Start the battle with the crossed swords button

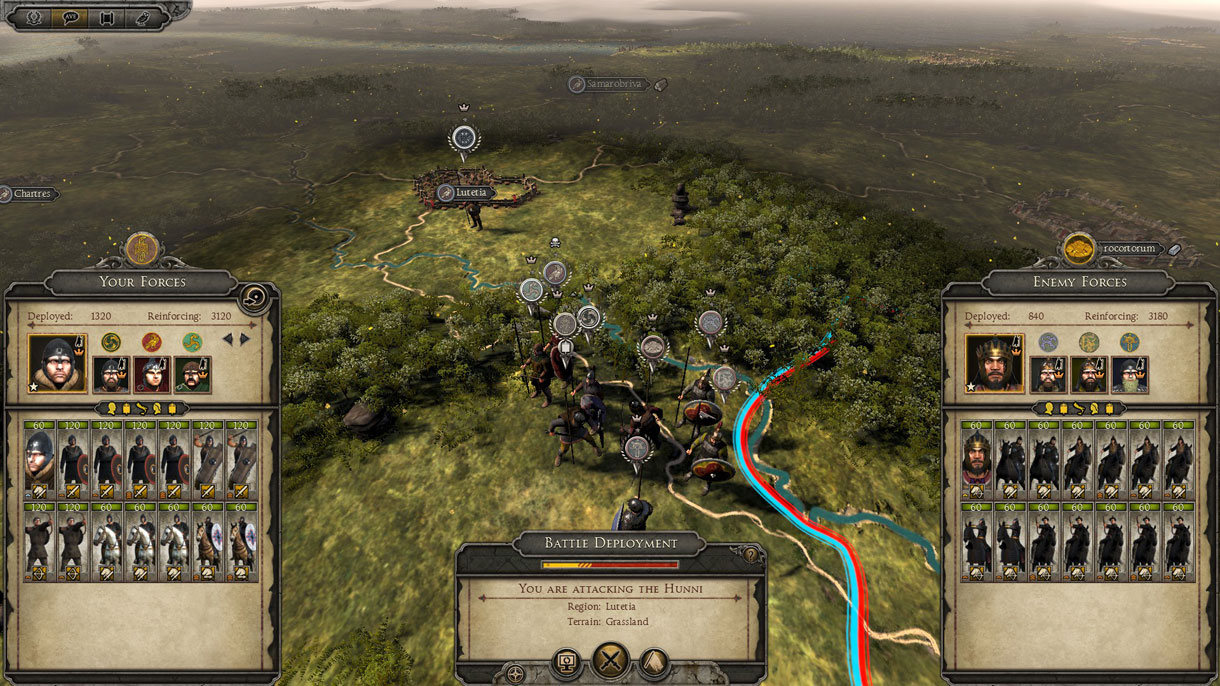[610, 661]
